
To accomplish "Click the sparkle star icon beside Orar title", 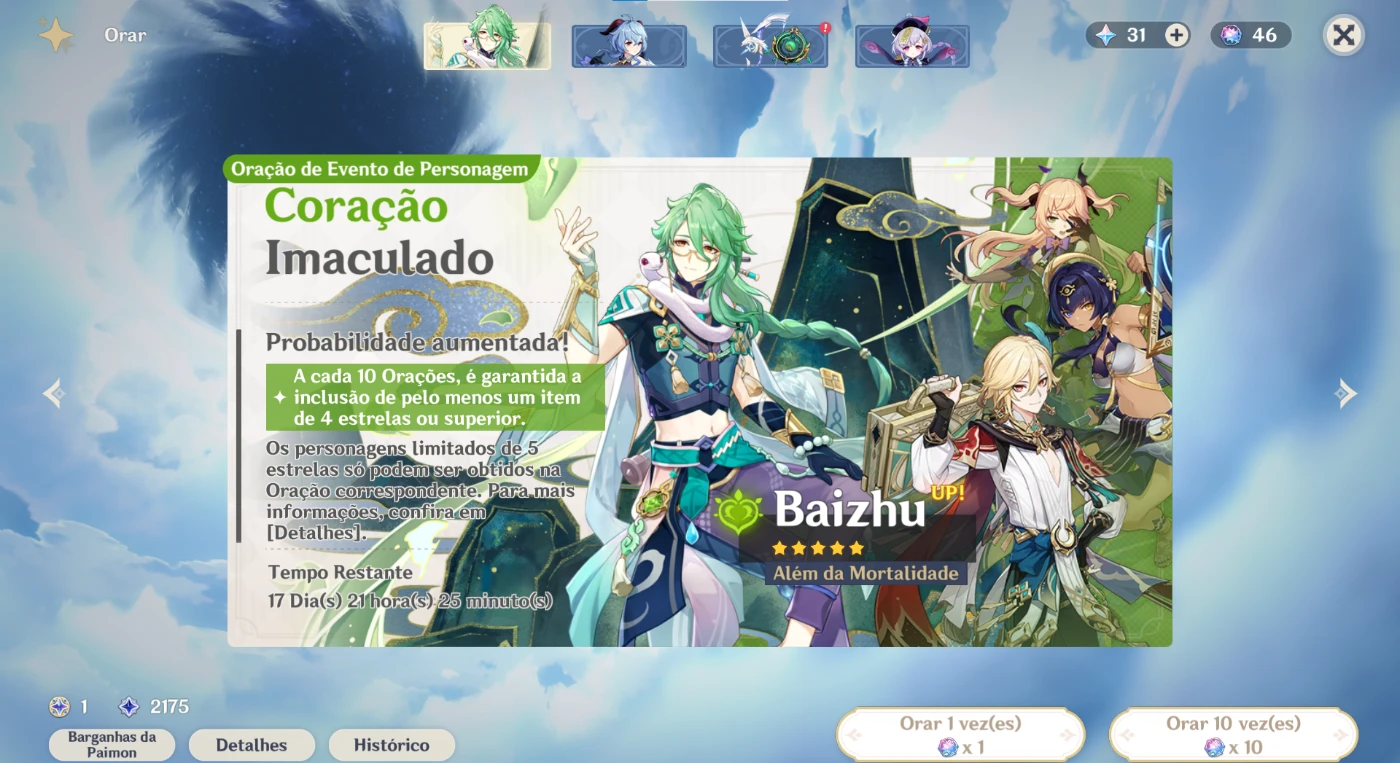I will click(x=57, y=34).
